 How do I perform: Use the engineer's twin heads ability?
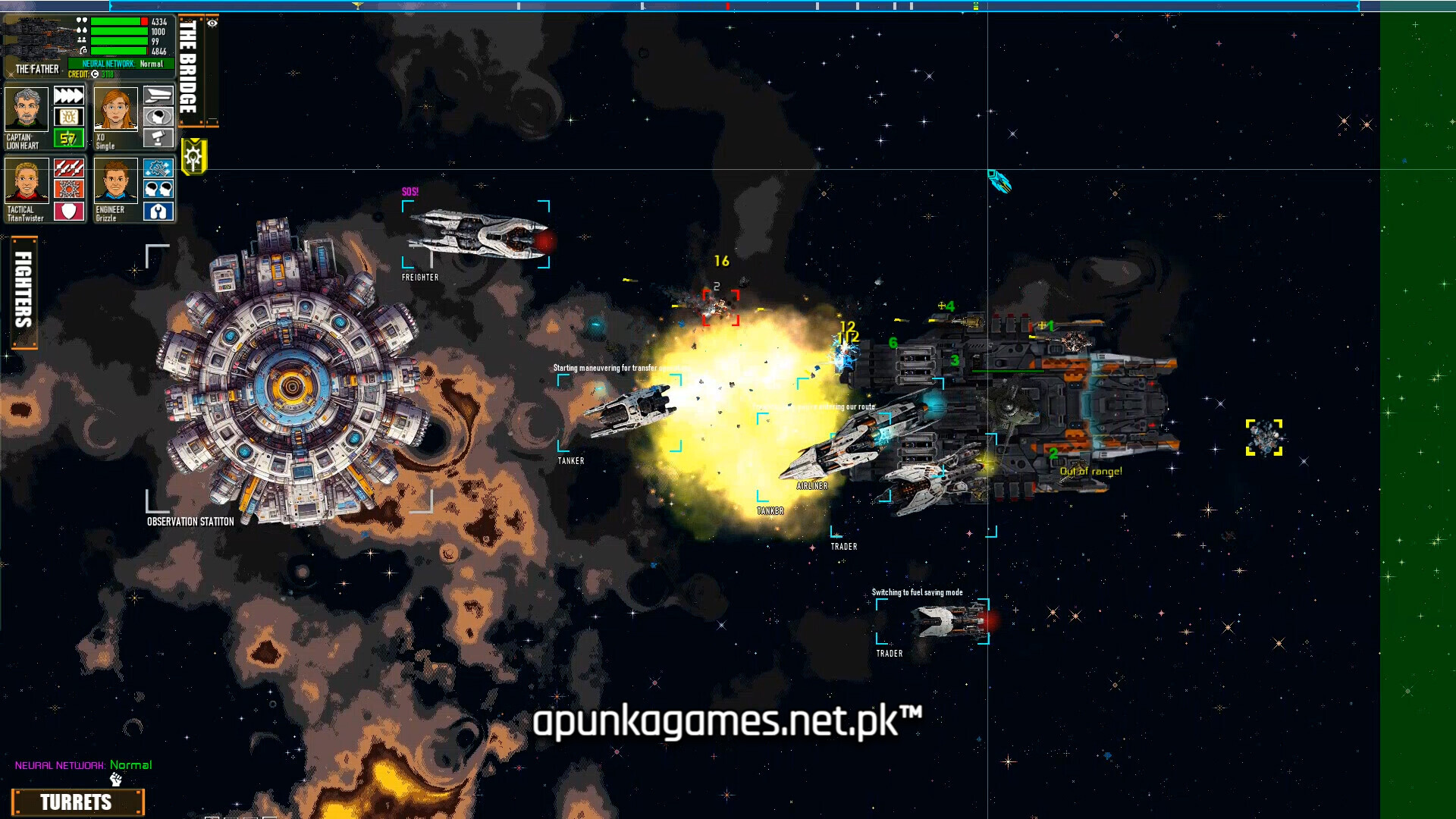pyautogui.click(x=158, y=189)
